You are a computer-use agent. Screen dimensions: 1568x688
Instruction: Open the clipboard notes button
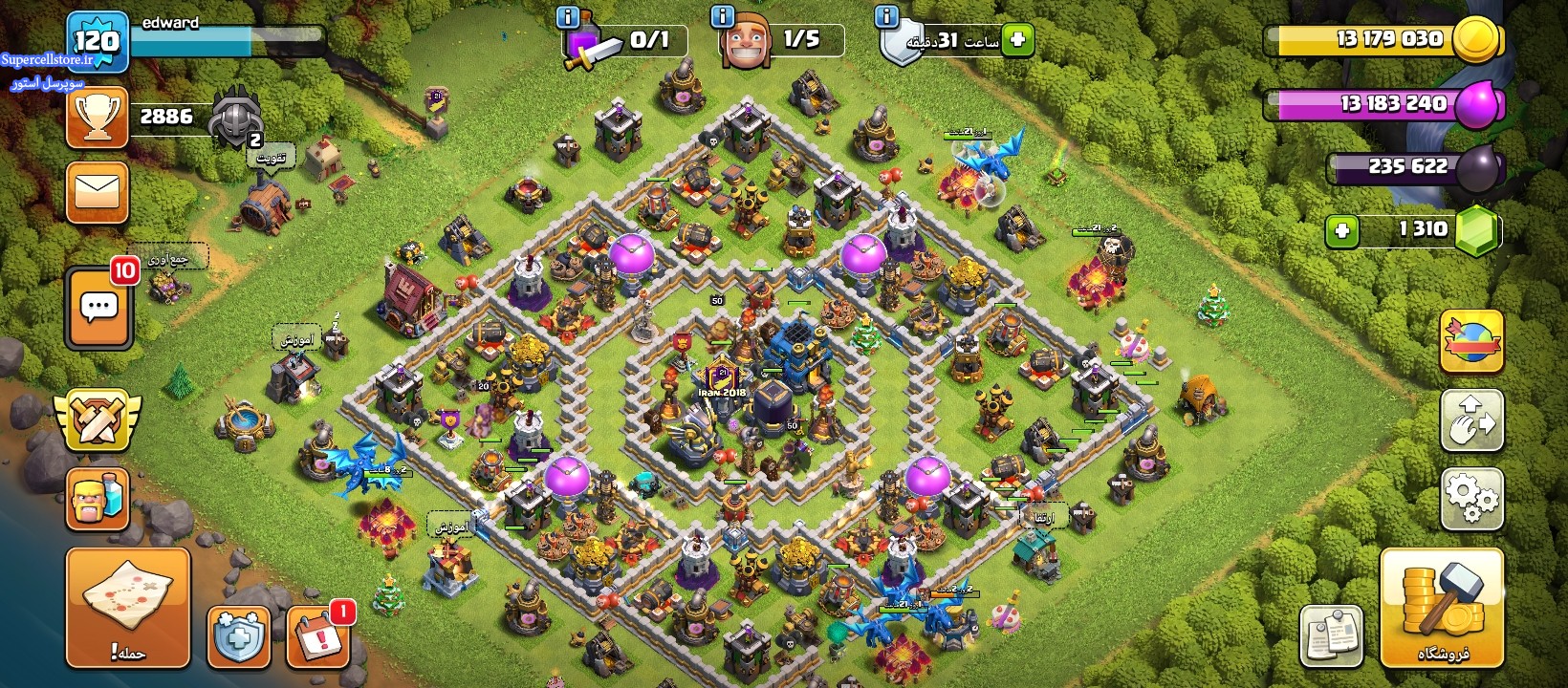point(1331,635)
